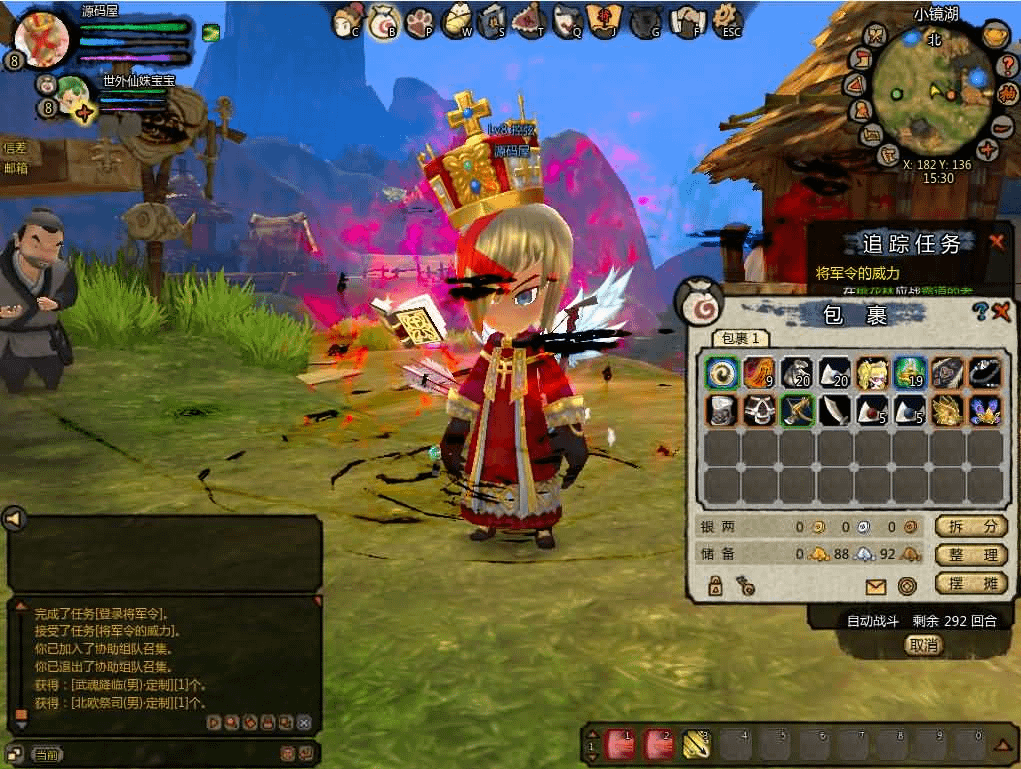
Task: Open the inventory help question mark
Action: point(981,313)
